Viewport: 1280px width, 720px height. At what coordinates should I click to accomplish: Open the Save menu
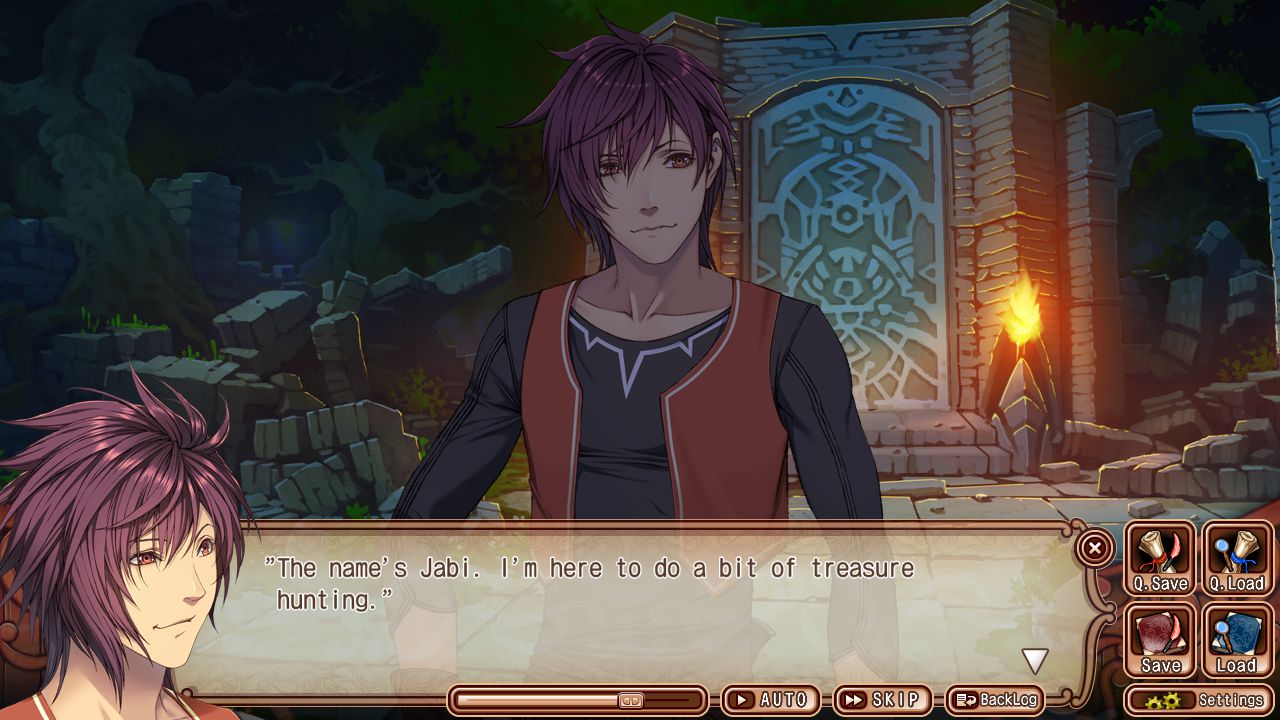[x=1160, y=641]
